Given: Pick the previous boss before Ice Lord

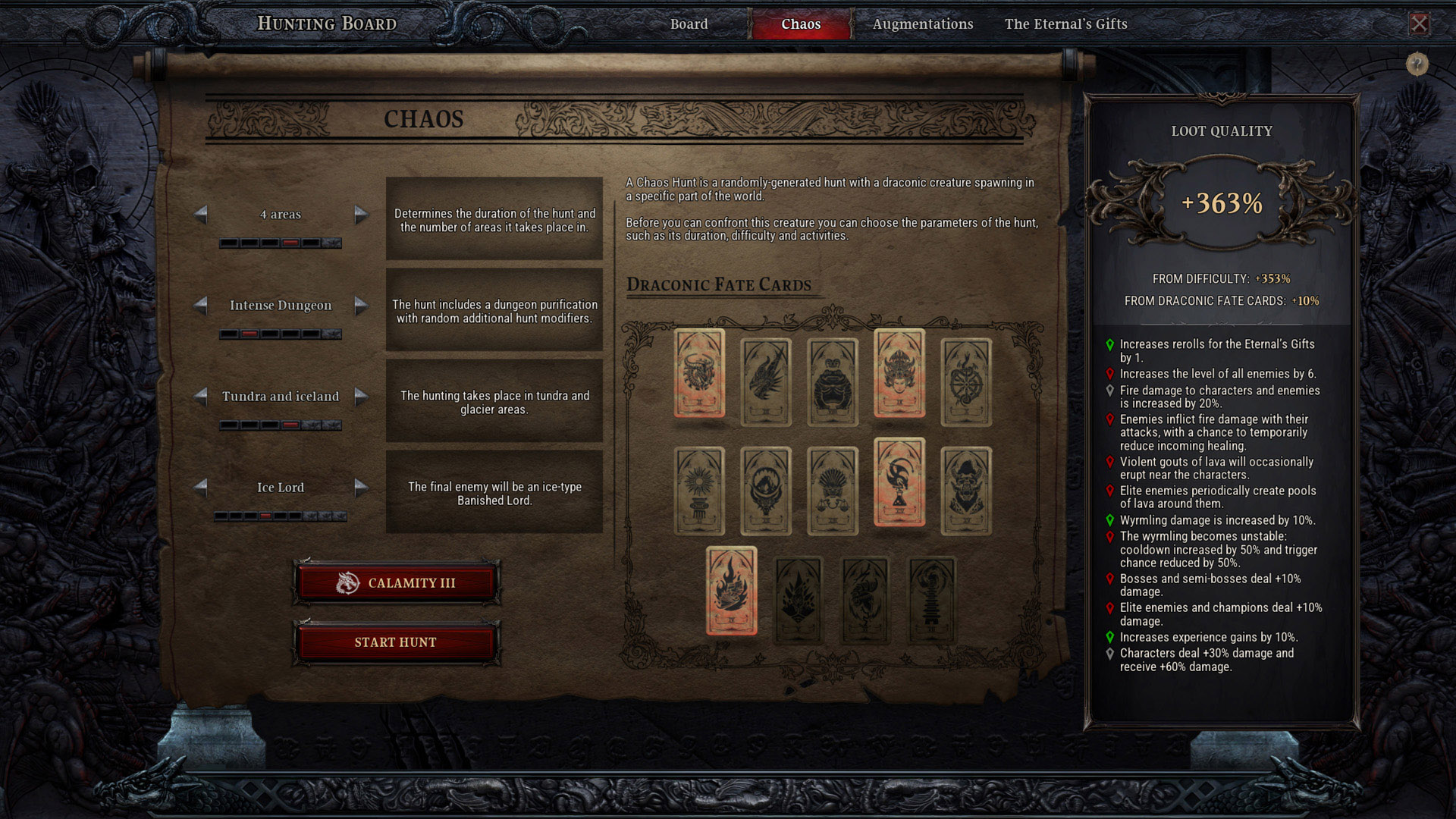Looking at the screenshot, I should coord(201,488).
